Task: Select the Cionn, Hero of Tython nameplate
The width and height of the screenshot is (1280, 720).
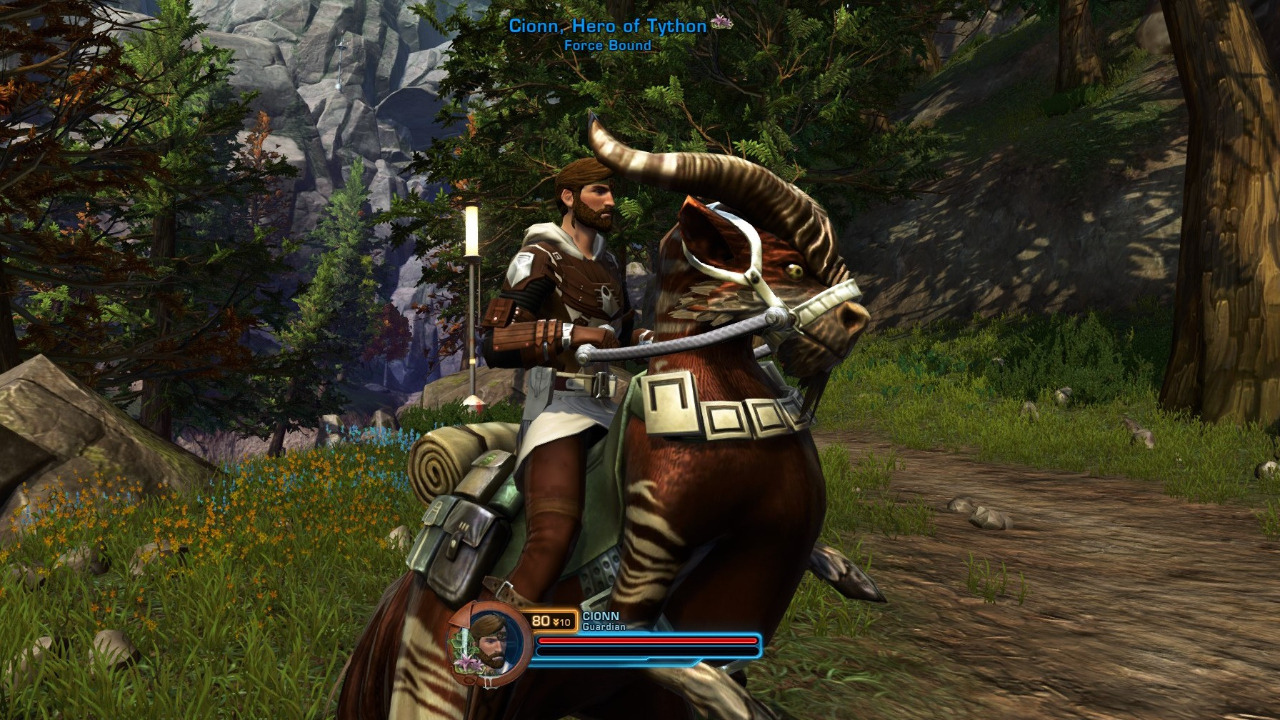Action: pyautogui.click(x=608, y=26)
